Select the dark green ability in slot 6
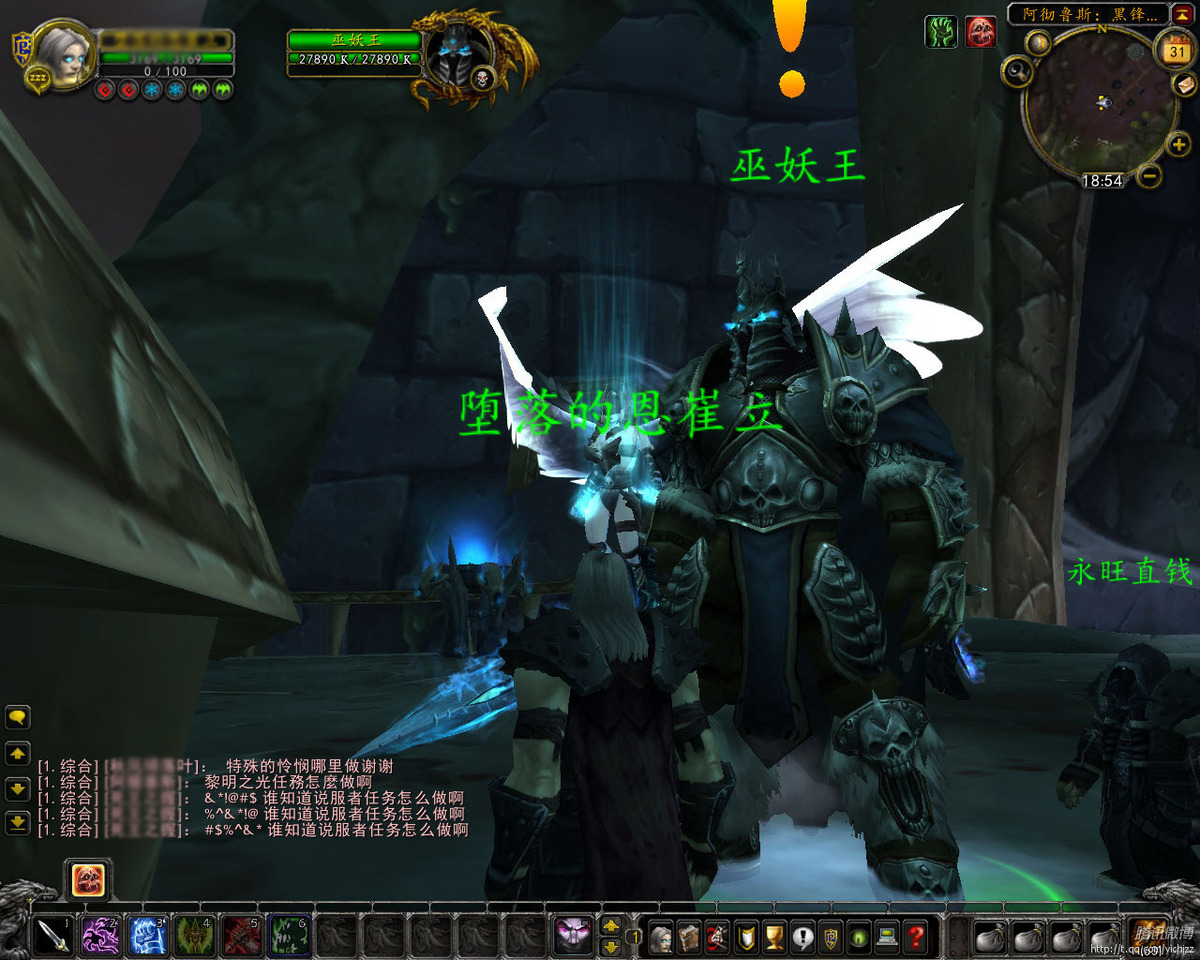This screenshot has height=960, width=1200. 288,937
